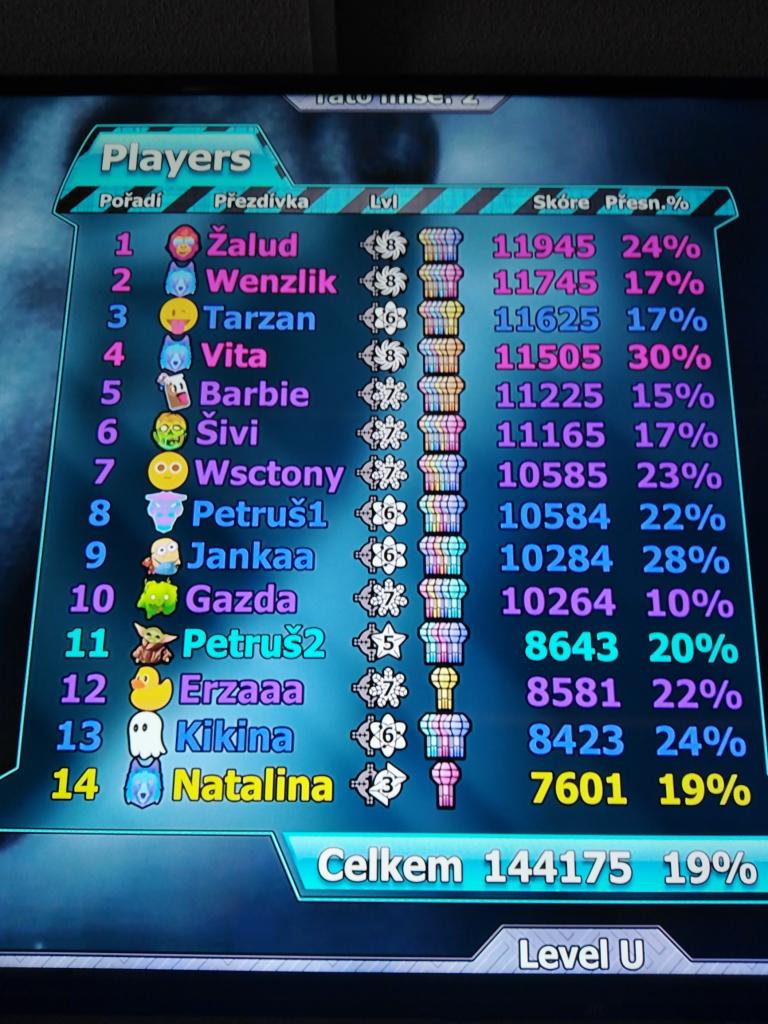
Task: Select the Level U tab
Action: [580, 954]
